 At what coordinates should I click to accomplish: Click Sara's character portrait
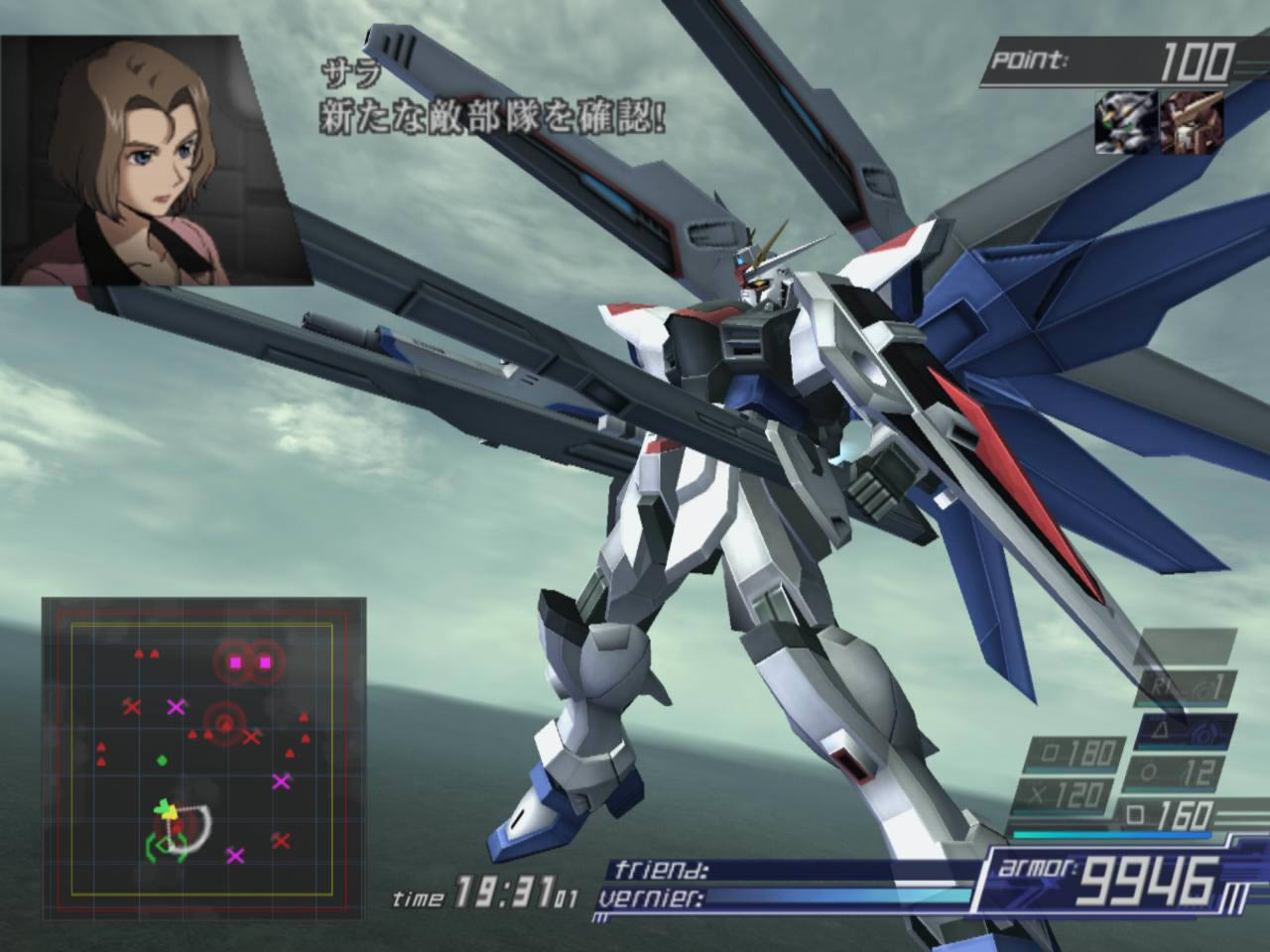tap(156, 161)
